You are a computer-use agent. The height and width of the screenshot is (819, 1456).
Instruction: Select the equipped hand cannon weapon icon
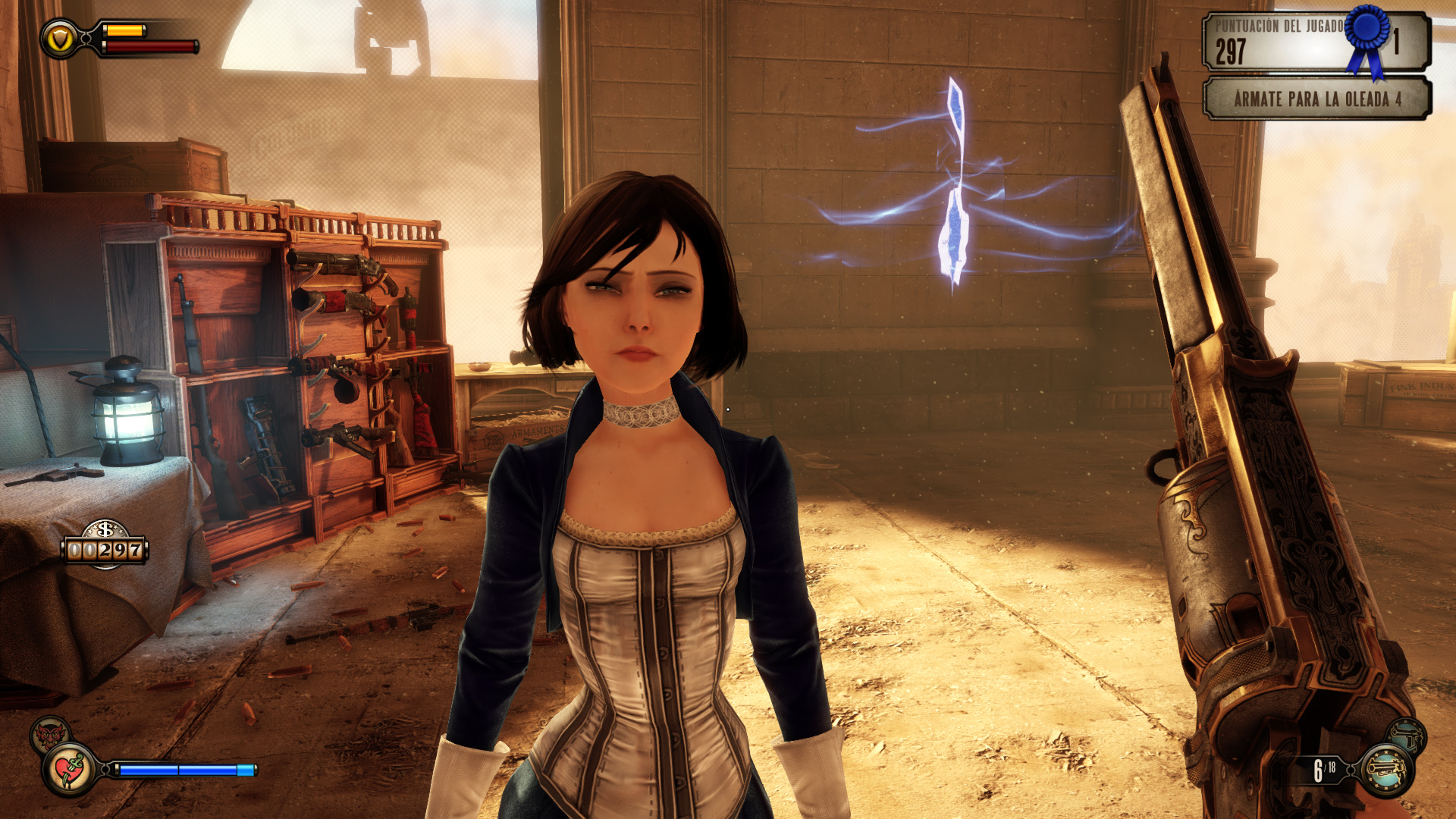pyautogui.click(x=1386, y=770)
